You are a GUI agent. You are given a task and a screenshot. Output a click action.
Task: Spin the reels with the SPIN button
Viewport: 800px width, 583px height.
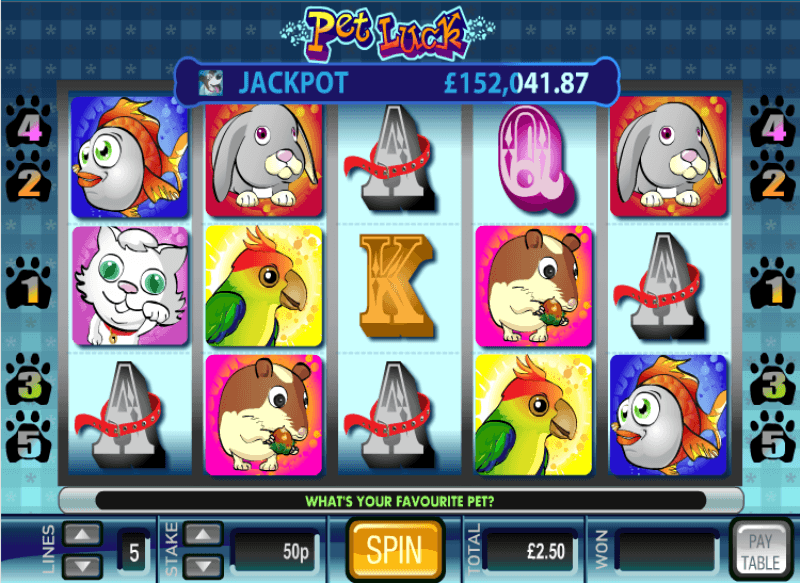tap(394, 548)
